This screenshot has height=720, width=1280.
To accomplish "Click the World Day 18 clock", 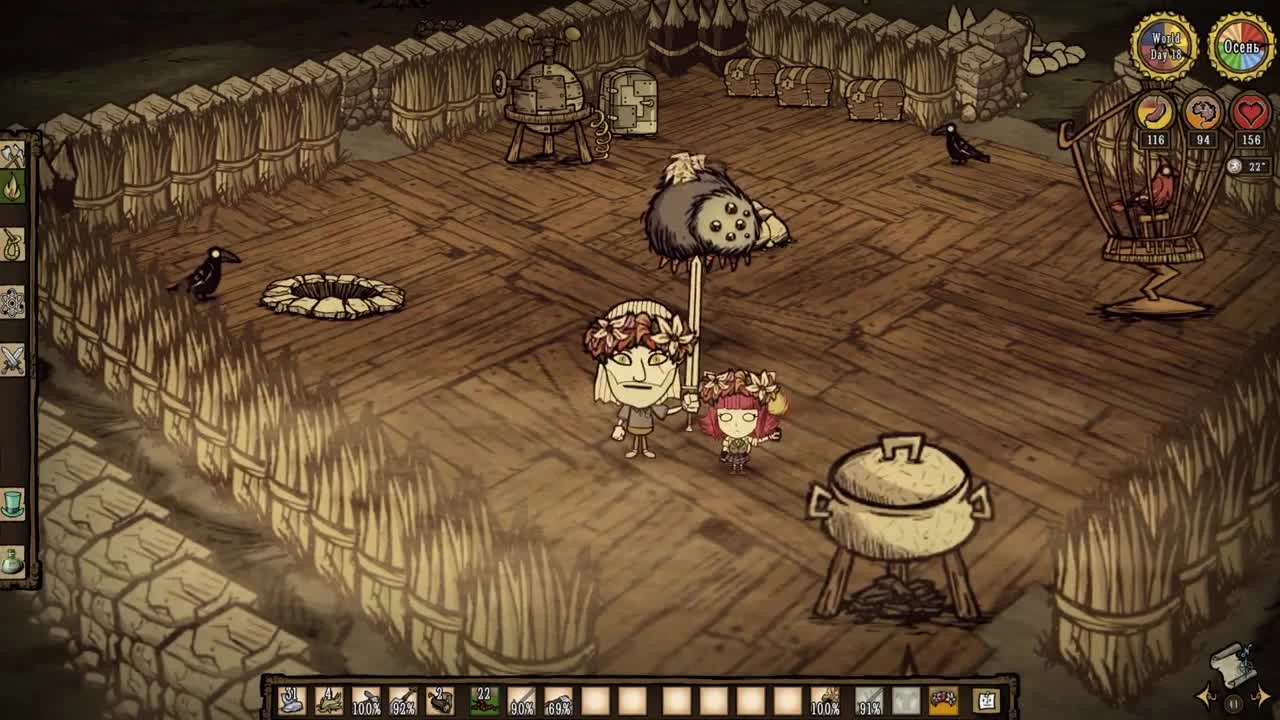I will (x=1163, y=45).
